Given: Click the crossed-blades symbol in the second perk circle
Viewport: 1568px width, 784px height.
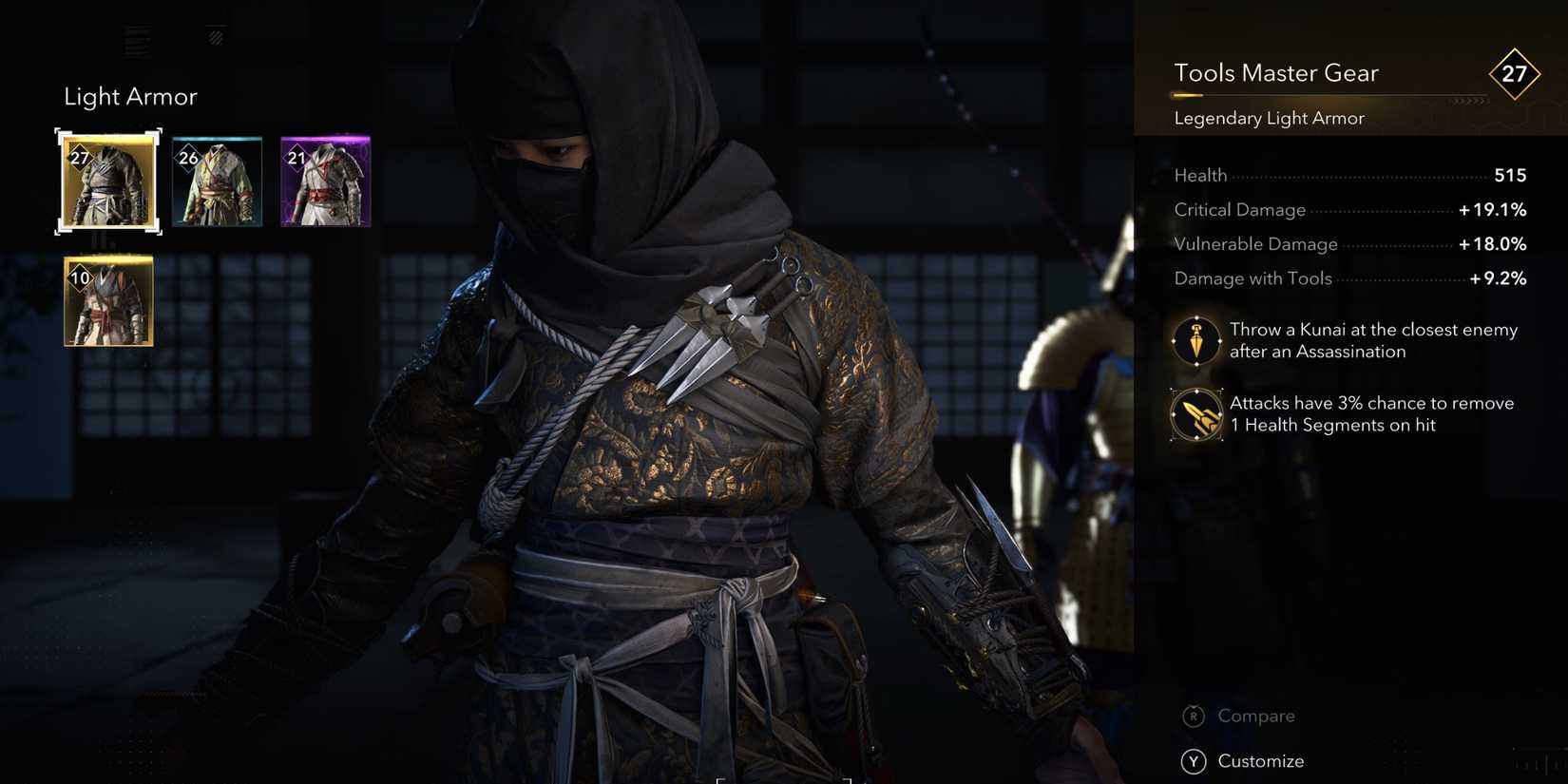Looking at the screenshot, I should click(x=1195, y=414).
